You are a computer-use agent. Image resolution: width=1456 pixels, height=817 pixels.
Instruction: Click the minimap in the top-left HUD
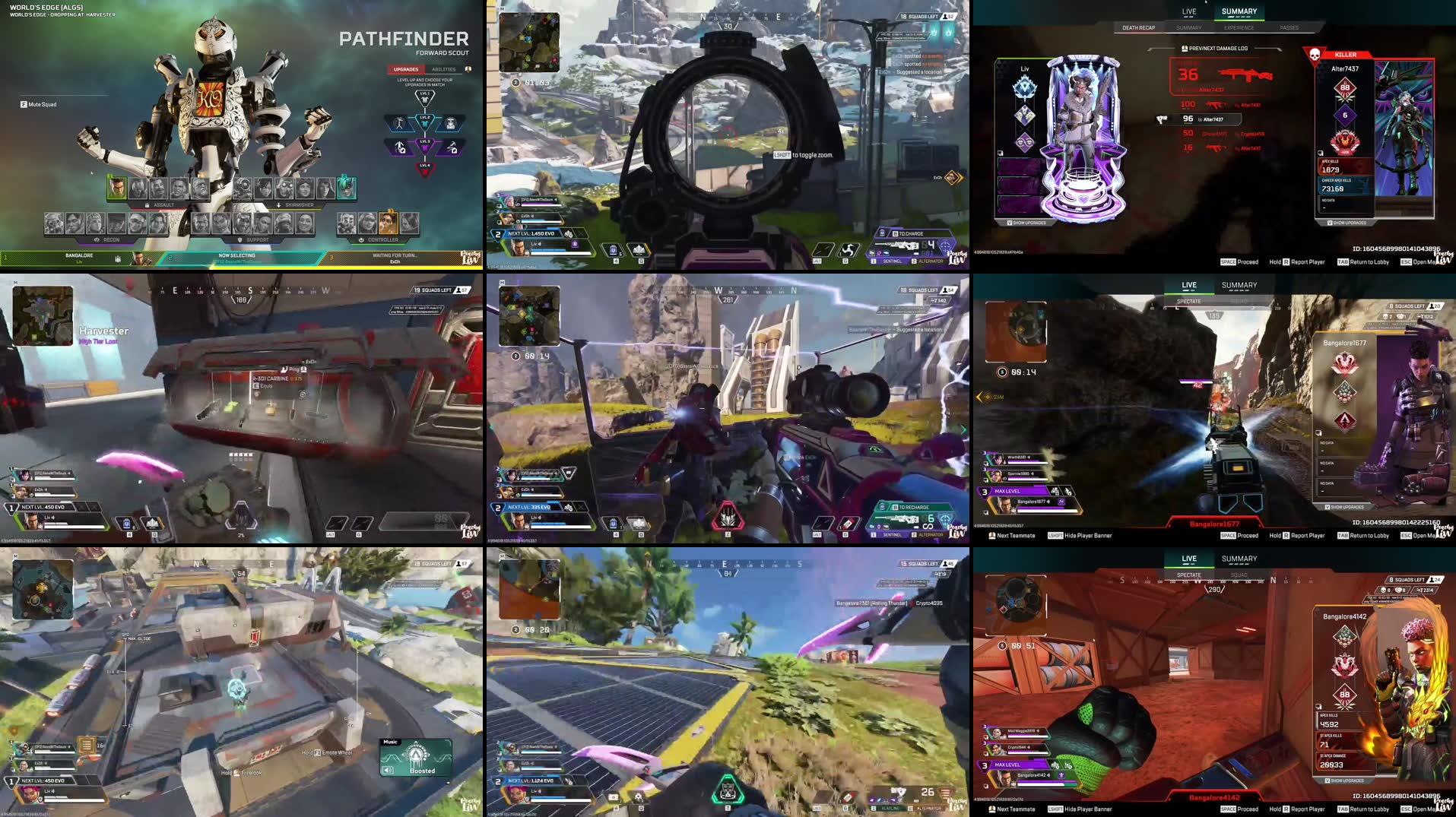click(528, 42)
